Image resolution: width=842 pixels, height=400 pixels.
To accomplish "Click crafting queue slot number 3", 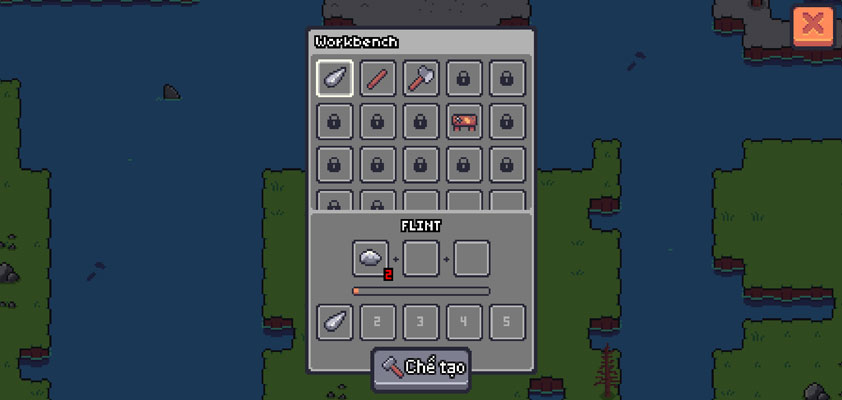I will (421, 322).
